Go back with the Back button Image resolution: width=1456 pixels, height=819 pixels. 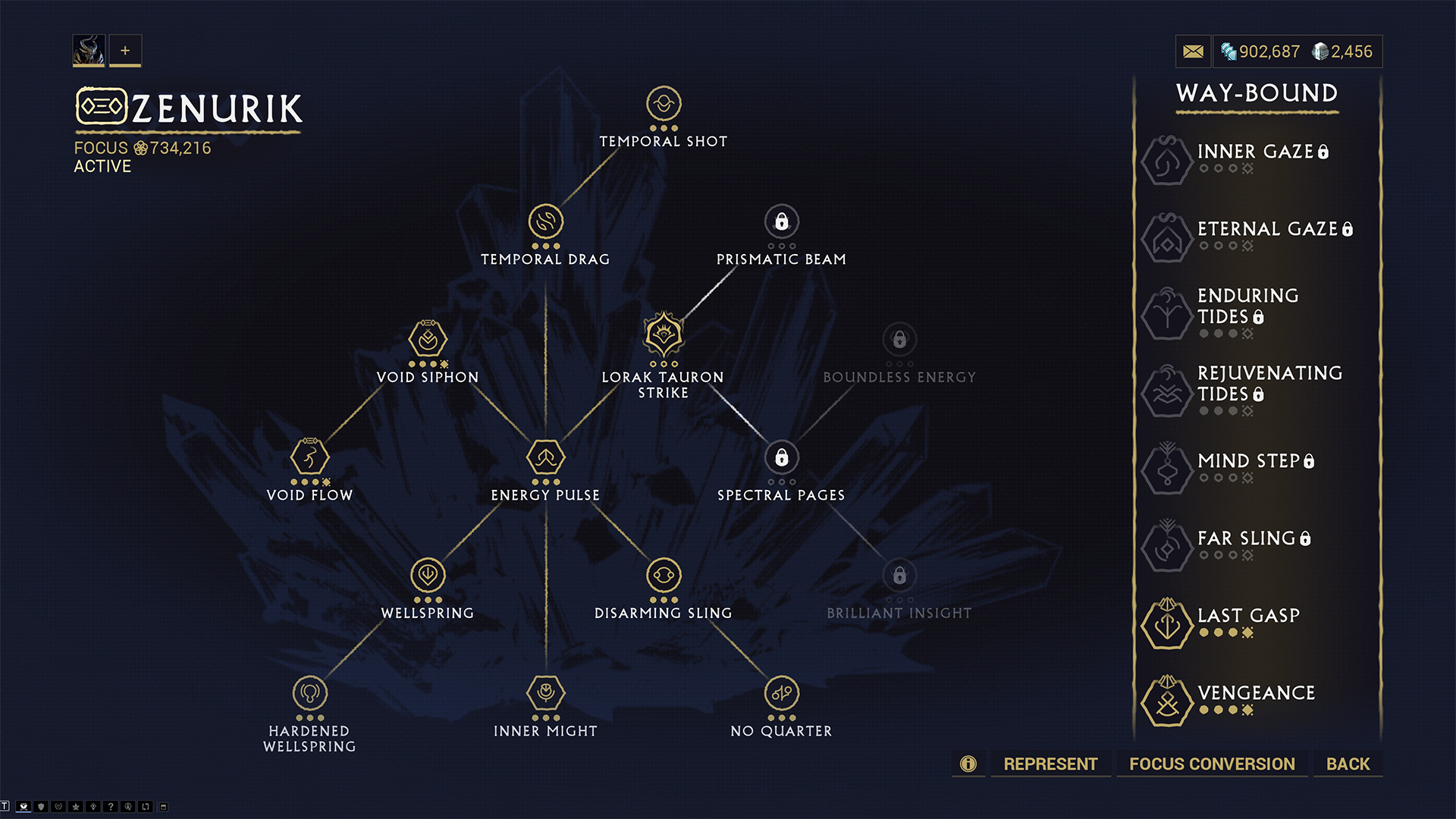pyautogui.click(x=1348, y=764)
